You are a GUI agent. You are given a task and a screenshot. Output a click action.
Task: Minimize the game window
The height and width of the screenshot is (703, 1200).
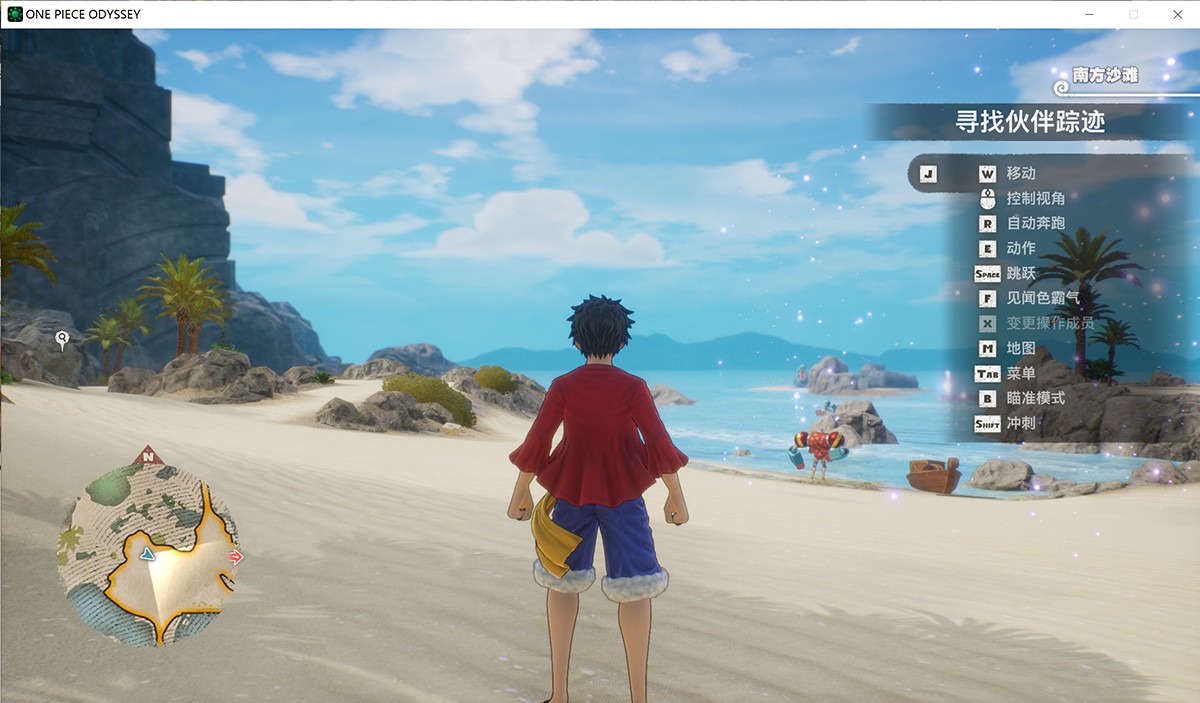pos(1089,14)
